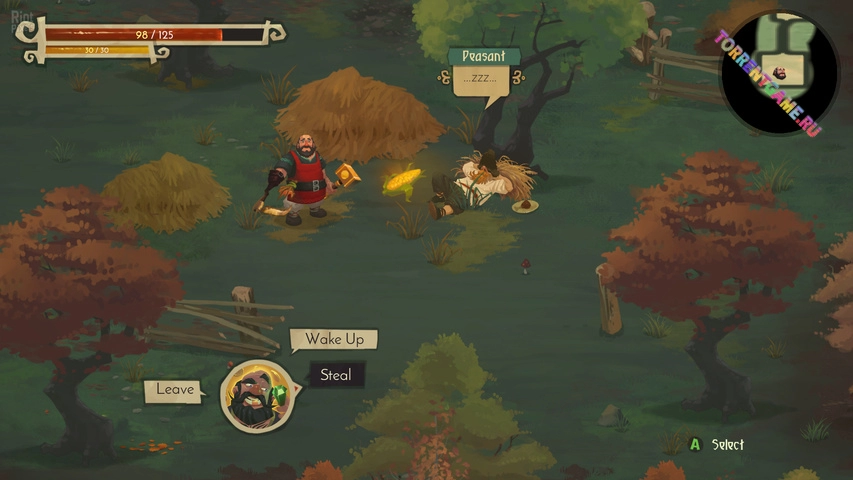The height and width of the screenshot is (480, 853).
Task: Select the Steal dialogue option
Action: (x=336, y=376)
